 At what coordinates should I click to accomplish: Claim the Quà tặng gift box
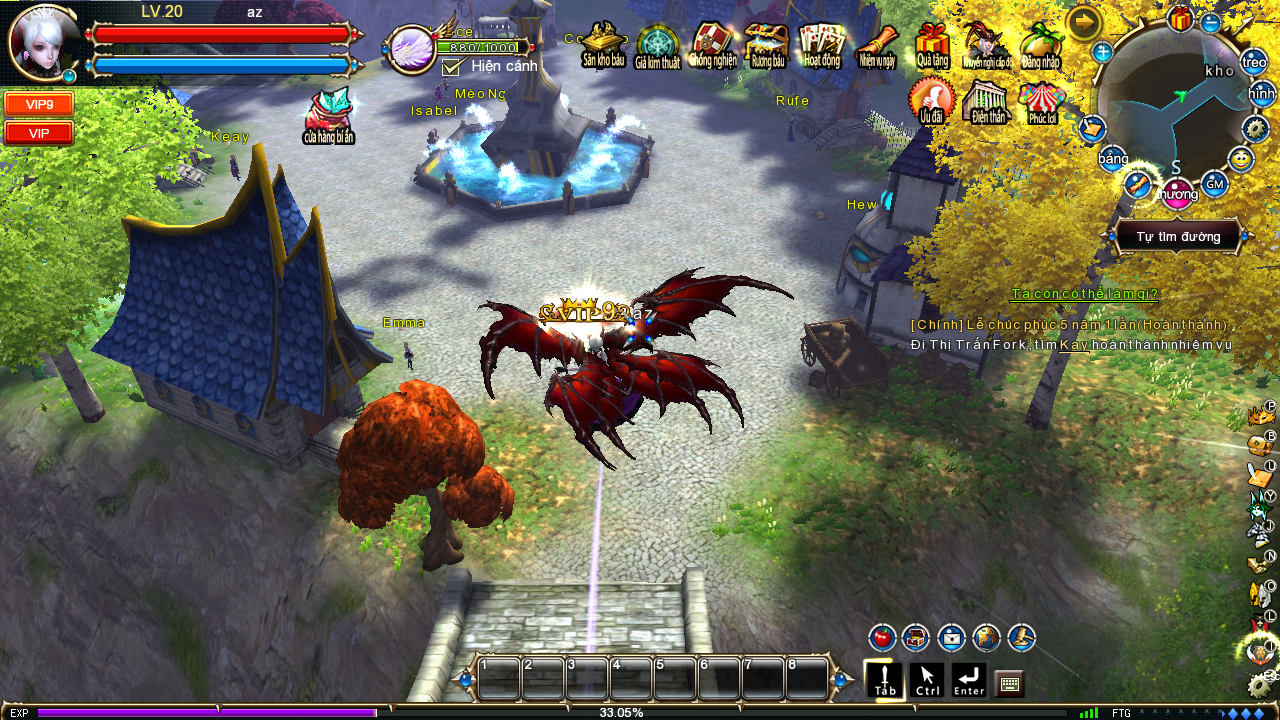pos(932,45)
